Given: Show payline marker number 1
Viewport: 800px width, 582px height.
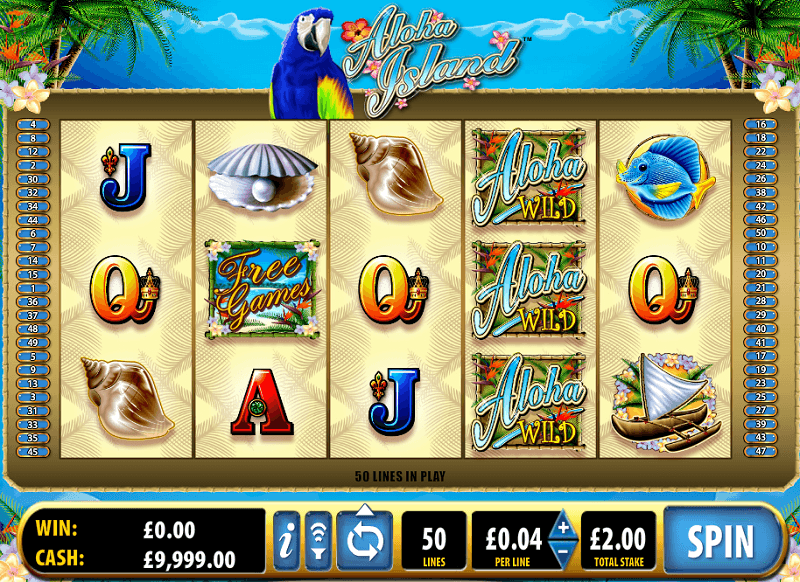Looking at the screenshot, I should 33,287.
